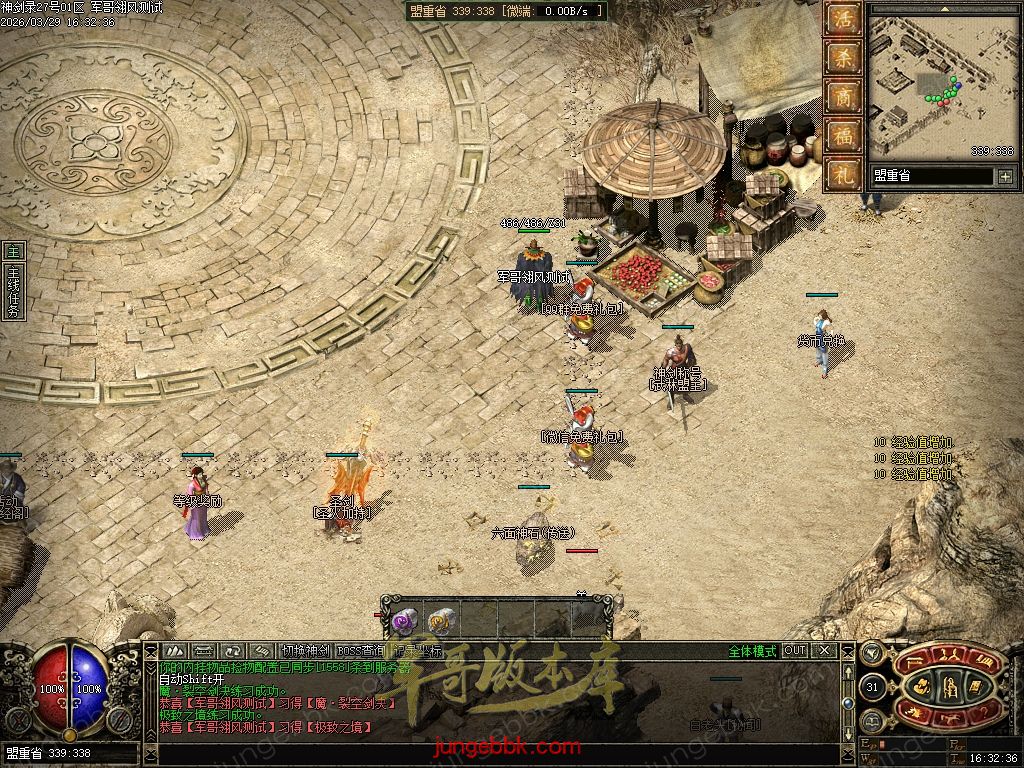Use the yellow swirl stone in the hotbar
The height and width of the screenshot is (768, 1024).
pyautogui.click(x=440, y=621)
